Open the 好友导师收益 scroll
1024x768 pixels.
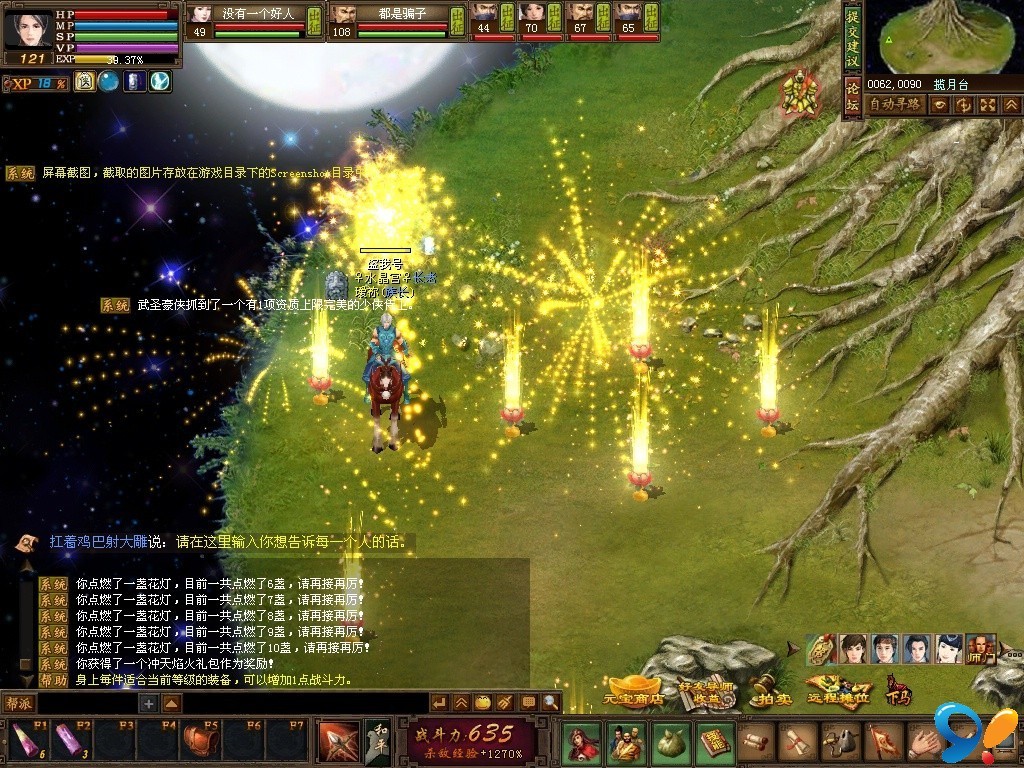[707, 692]
